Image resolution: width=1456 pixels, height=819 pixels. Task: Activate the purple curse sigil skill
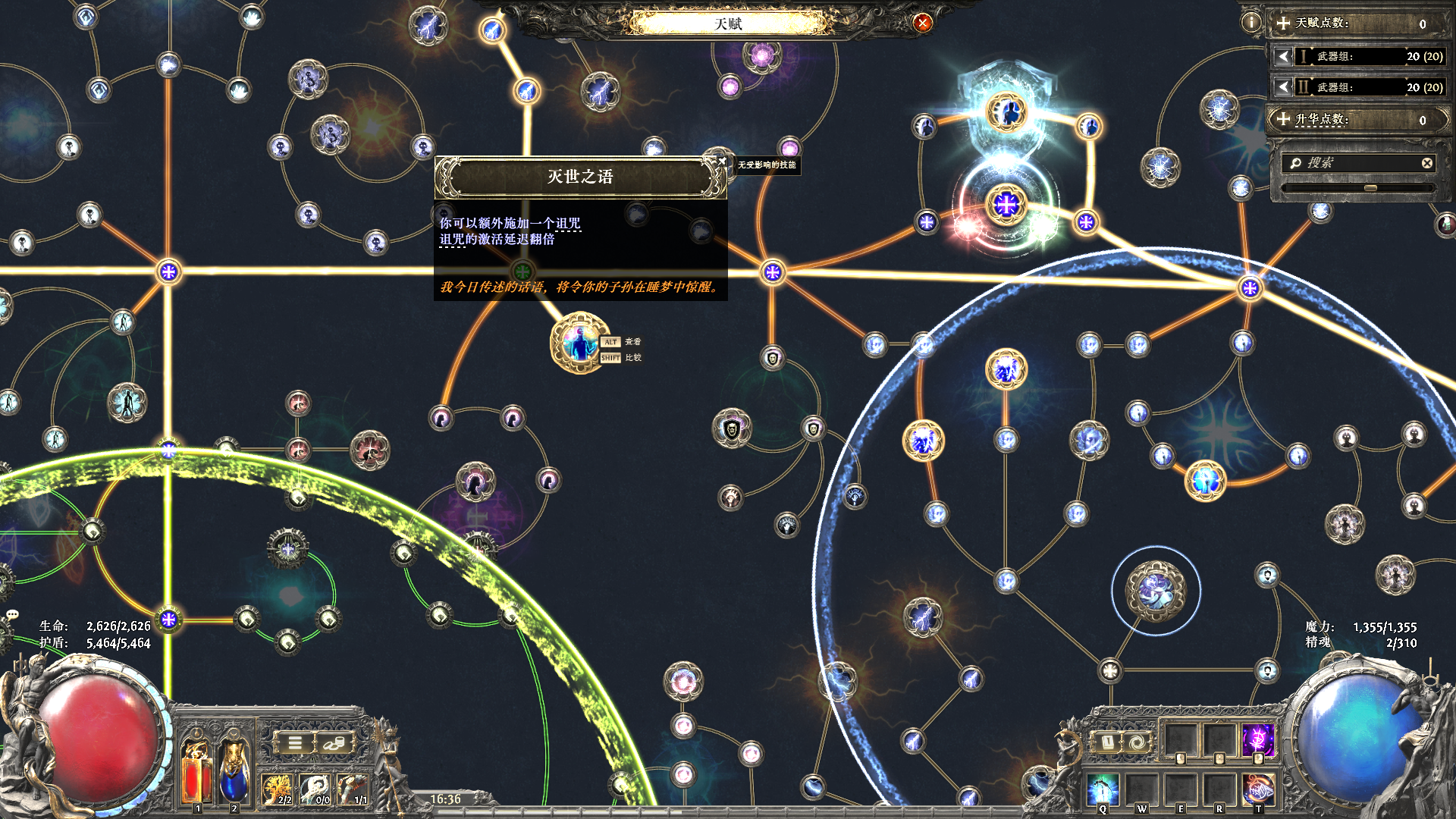point(1258,738)
